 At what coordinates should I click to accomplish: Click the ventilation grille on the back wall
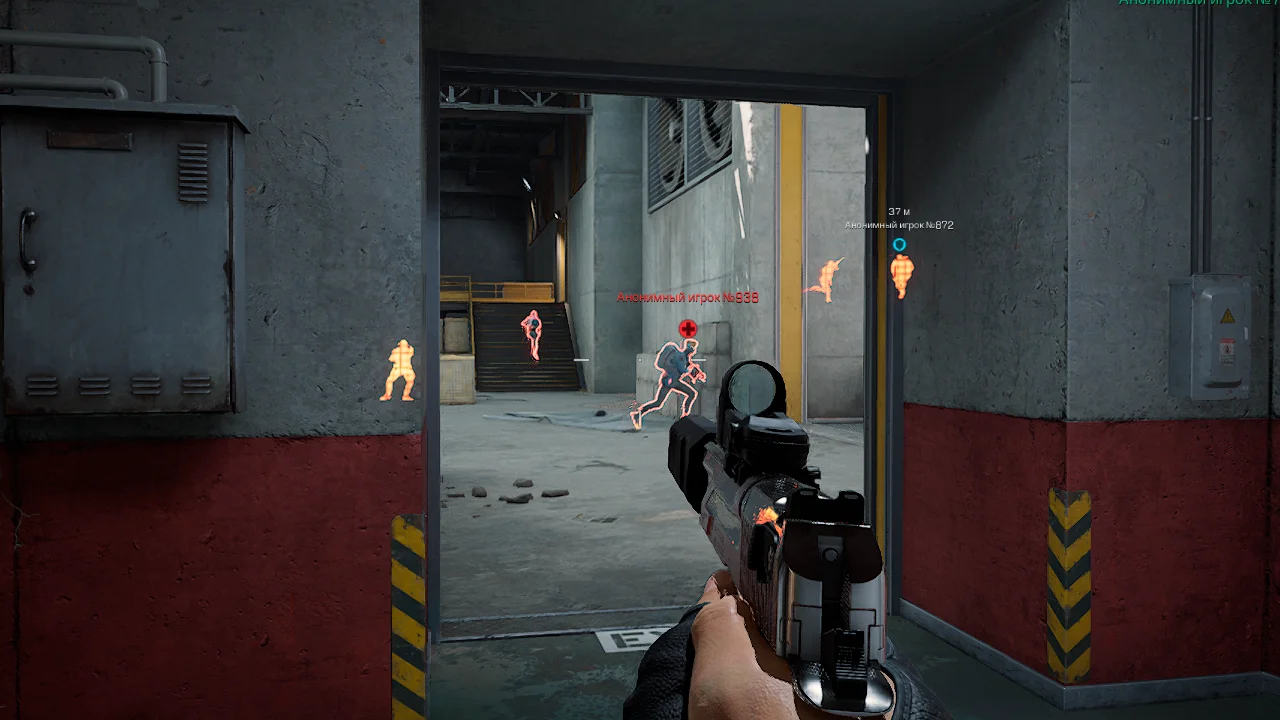pos(690,140)
